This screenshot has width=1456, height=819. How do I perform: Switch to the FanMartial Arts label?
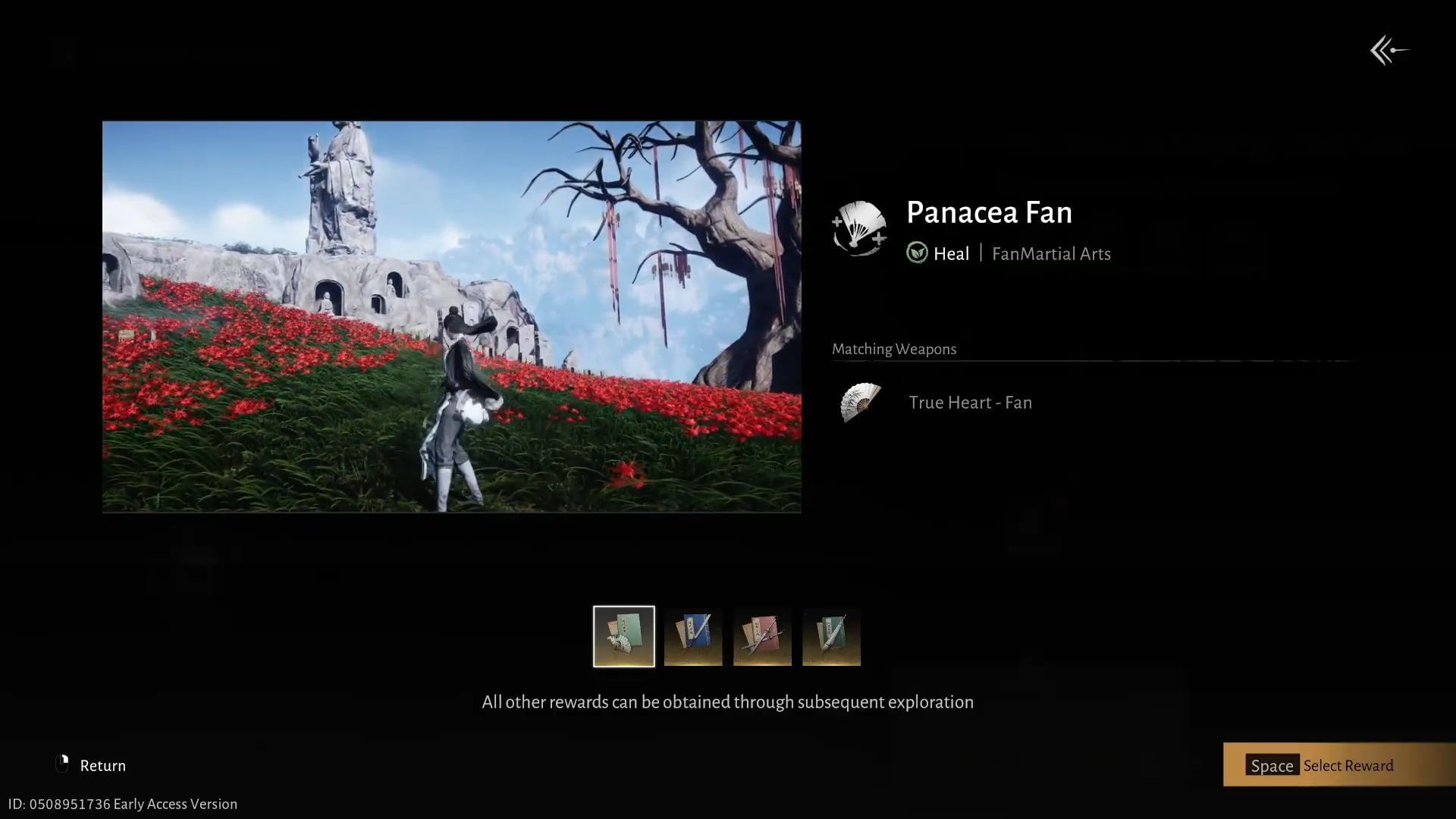coord(1051,254)
